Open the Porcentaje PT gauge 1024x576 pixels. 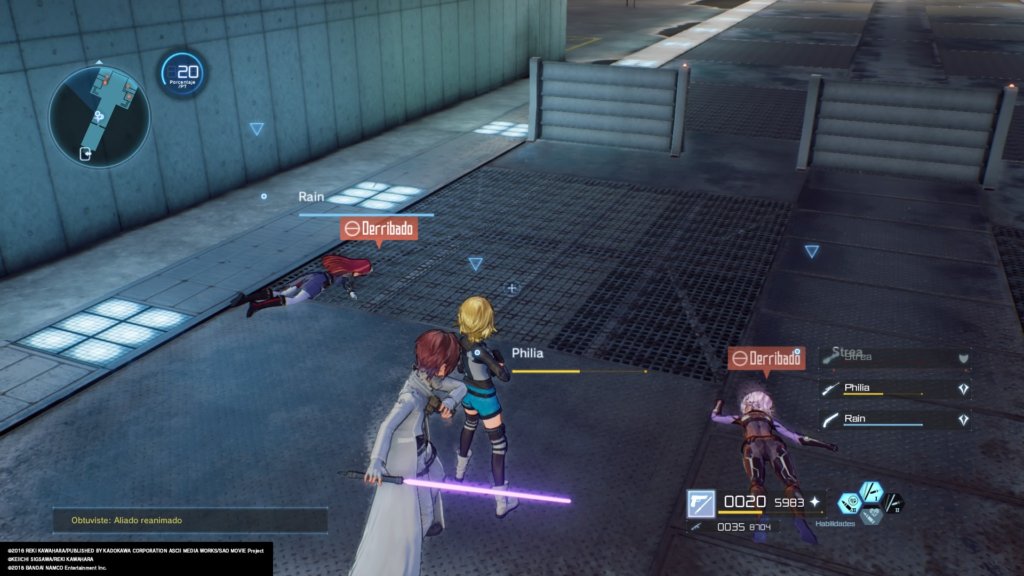coord(182,73)
